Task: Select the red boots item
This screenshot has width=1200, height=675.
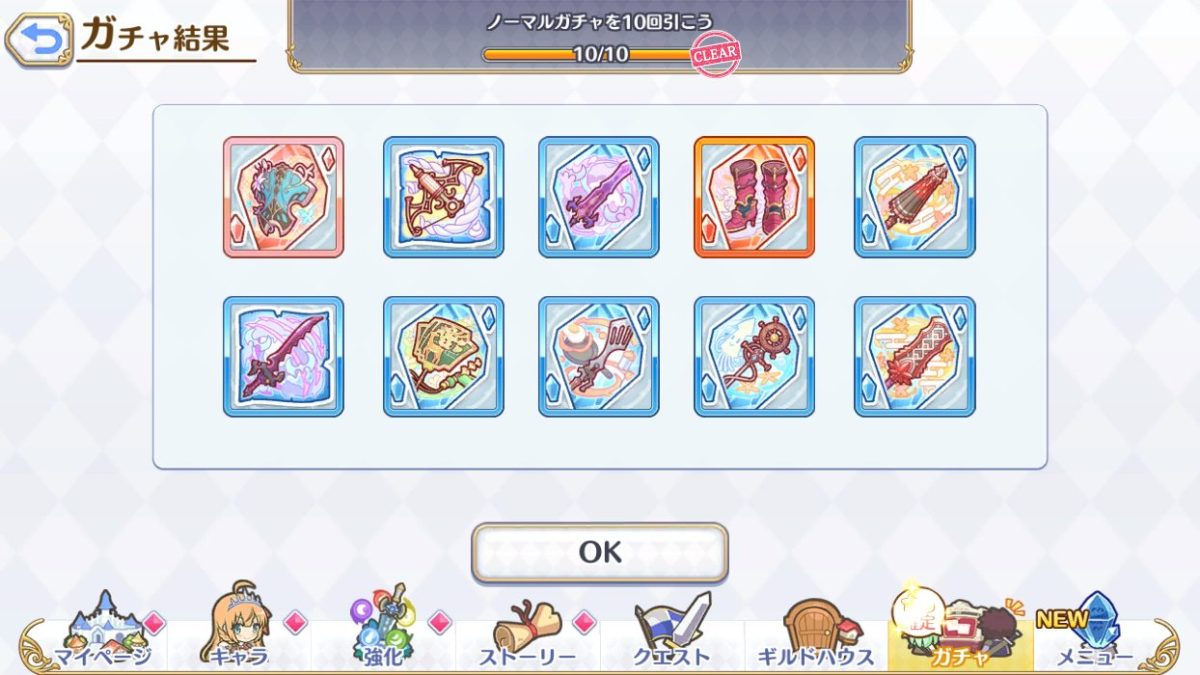Action: tap(754, 197)
